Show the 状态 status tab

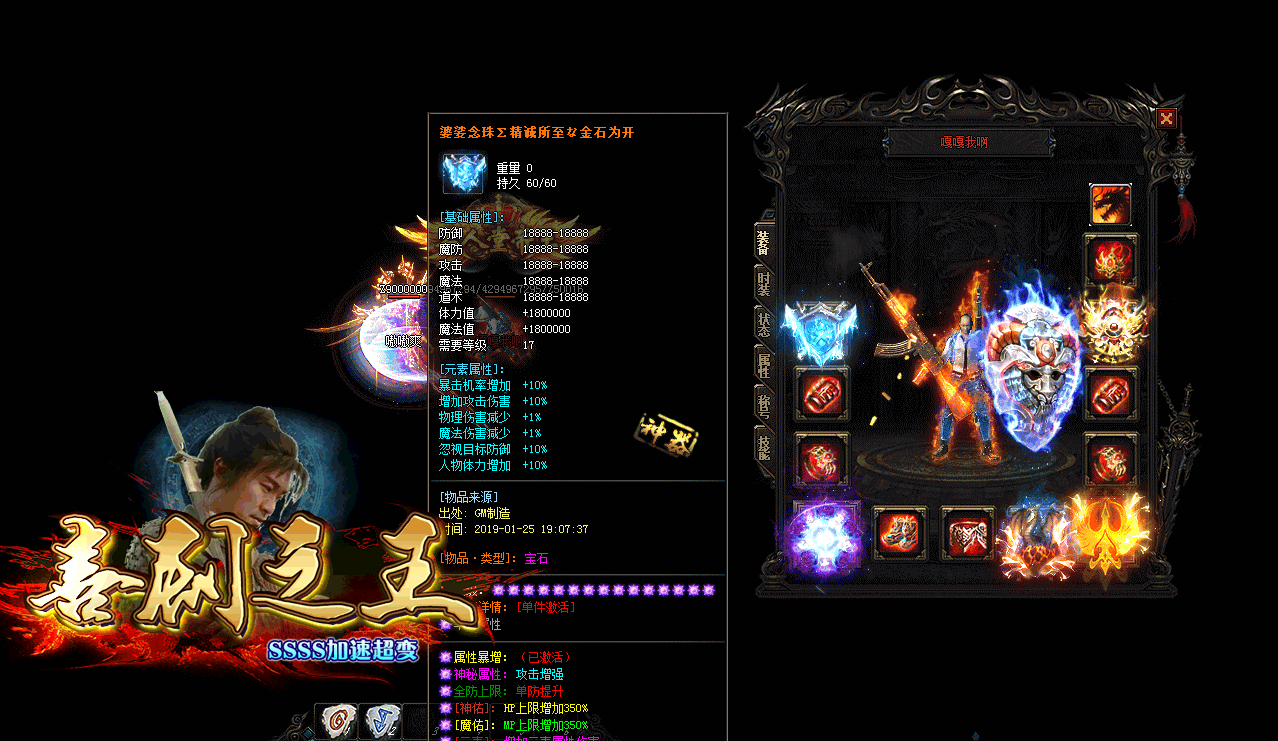(x=763, y=324)
